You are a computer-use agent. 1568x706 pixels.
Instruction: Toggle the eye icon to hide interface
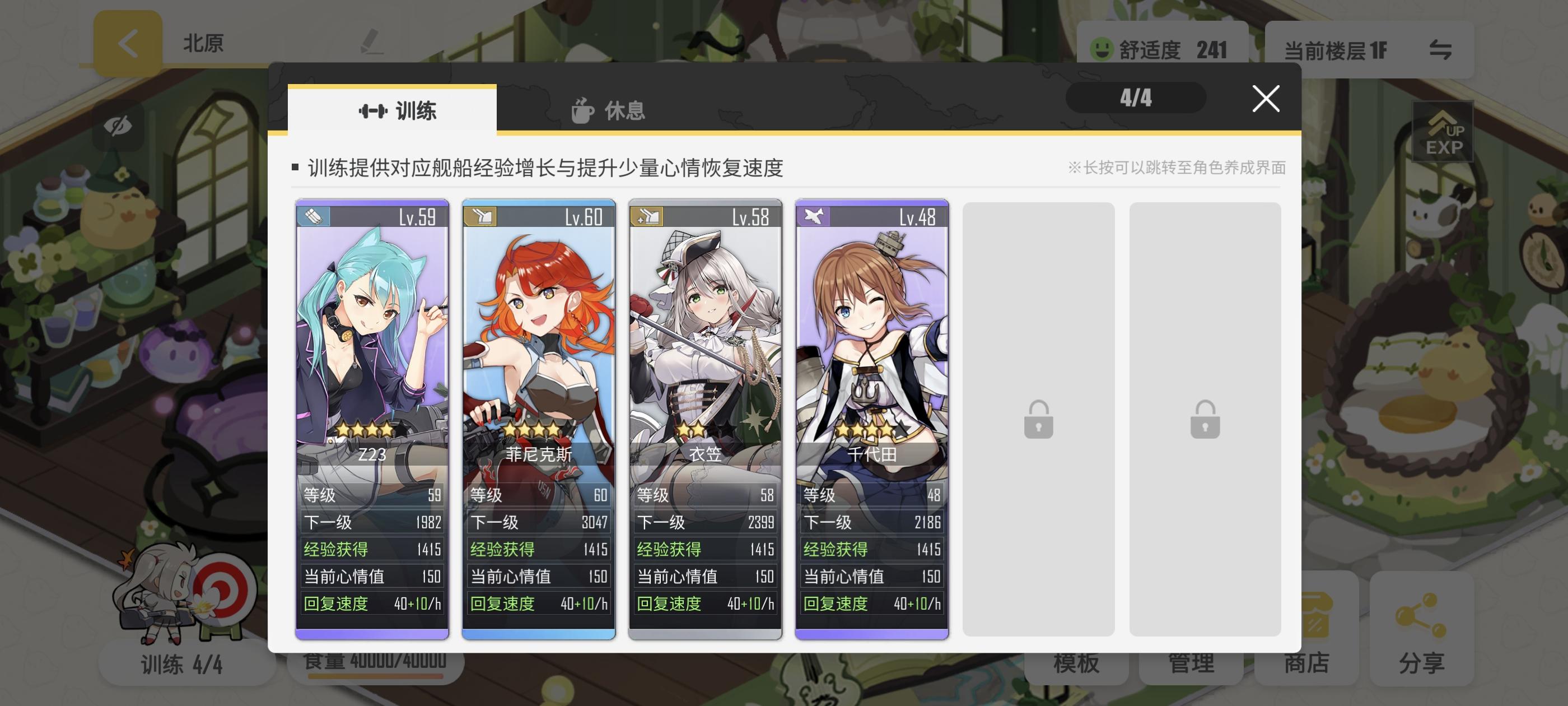tap(119, 126)
